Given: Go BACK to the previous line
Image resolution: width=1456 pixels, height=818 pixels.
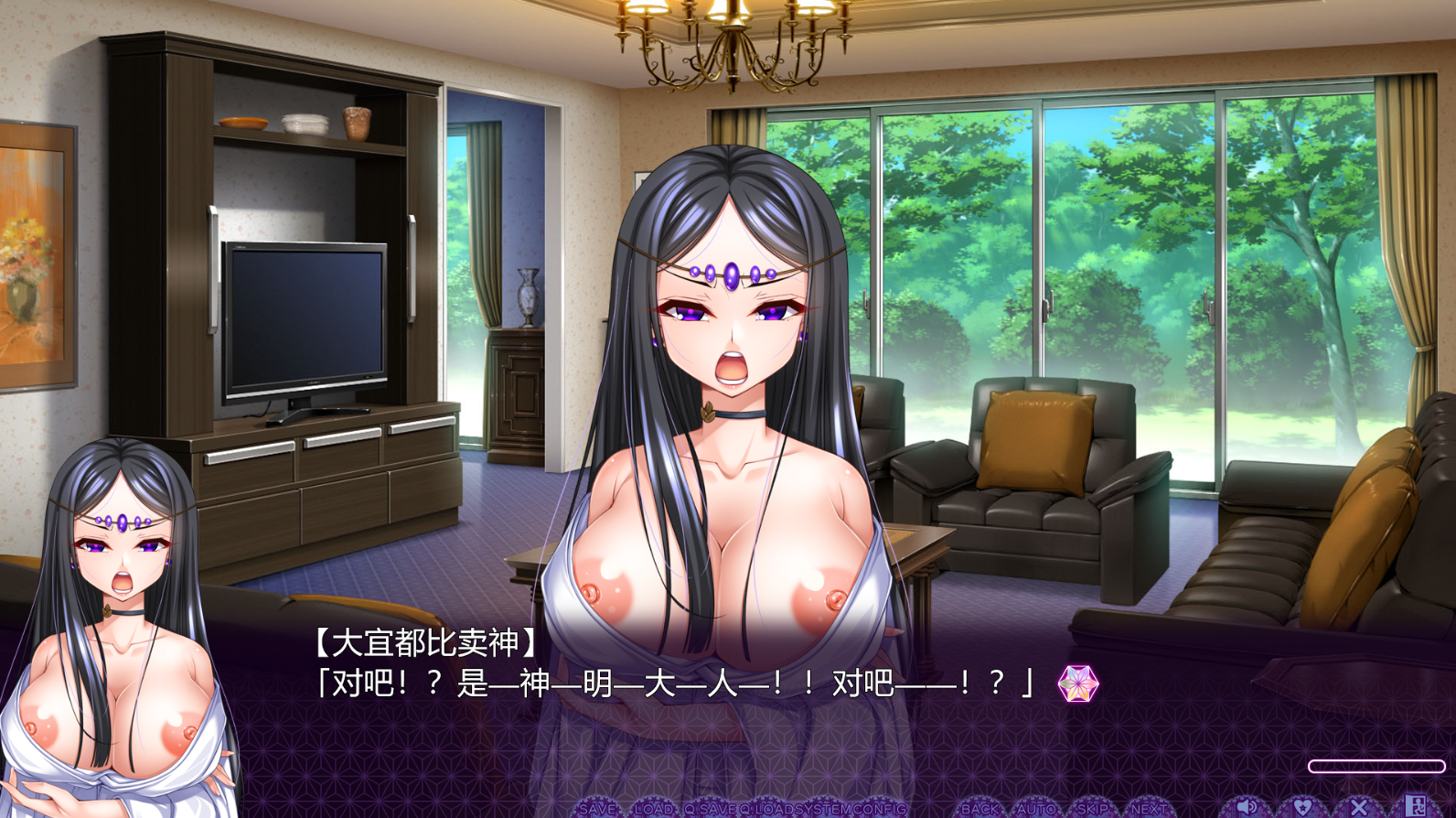Looking at the screenshot, I should point(980,809).
